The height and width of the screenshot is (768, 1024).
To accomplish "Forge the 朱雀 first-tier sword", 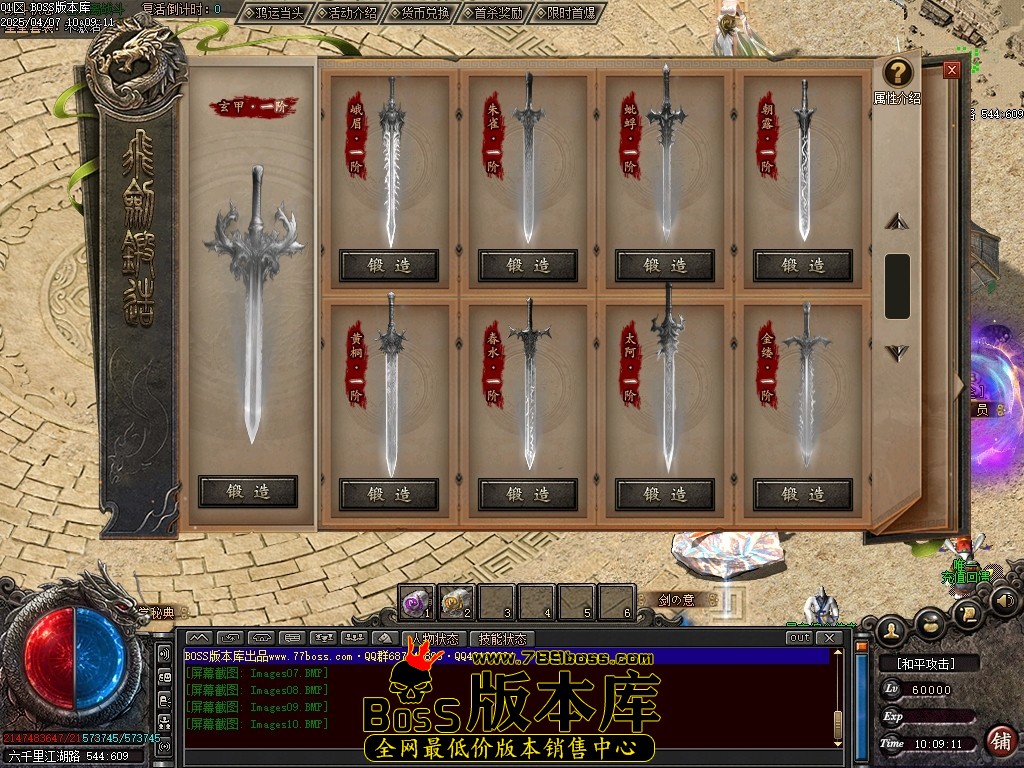I will pyautogui.click(x=527, y=265).
